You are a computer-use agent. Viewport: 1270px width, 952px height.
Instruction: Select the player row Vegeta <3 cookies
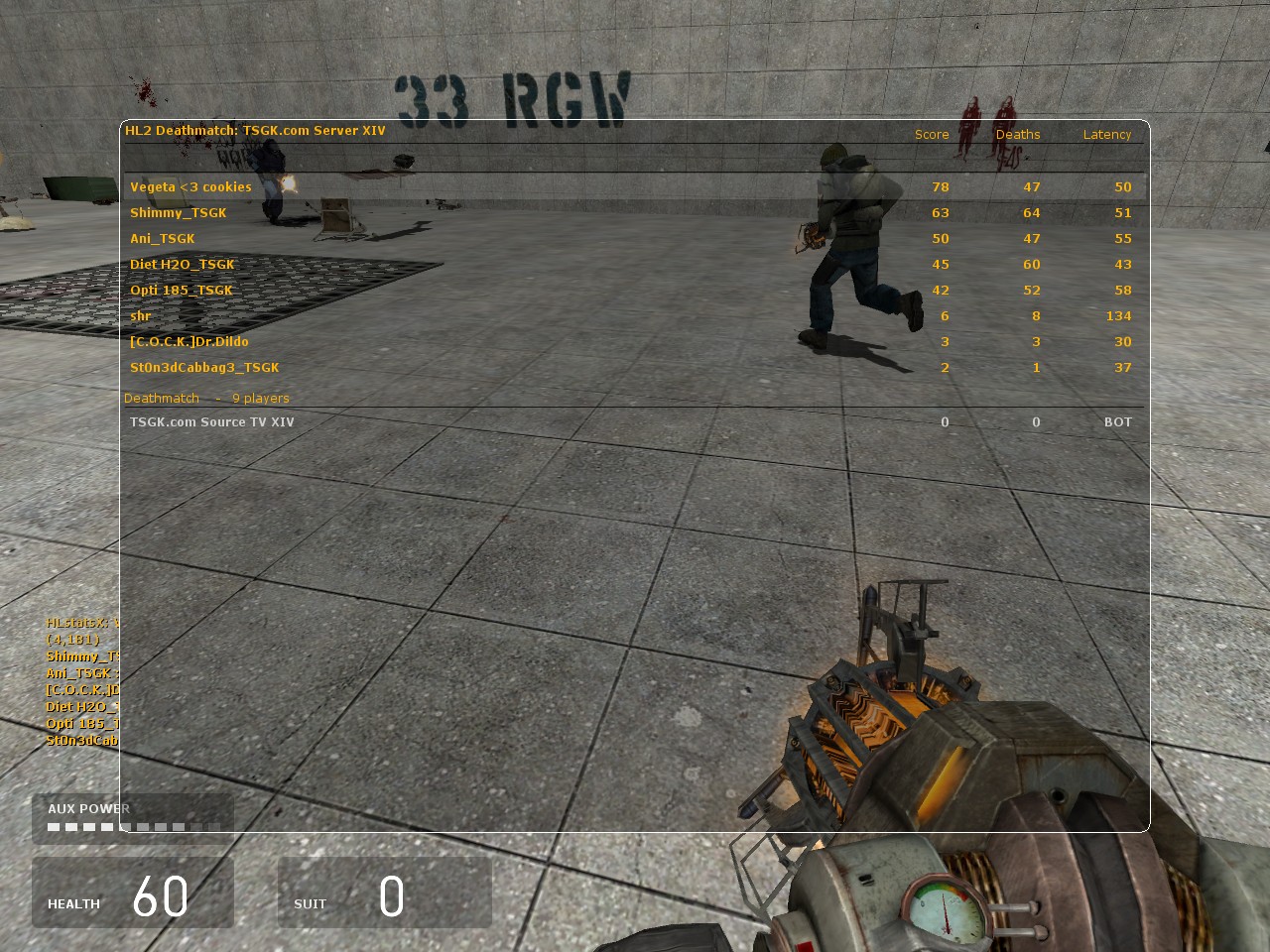190,186
